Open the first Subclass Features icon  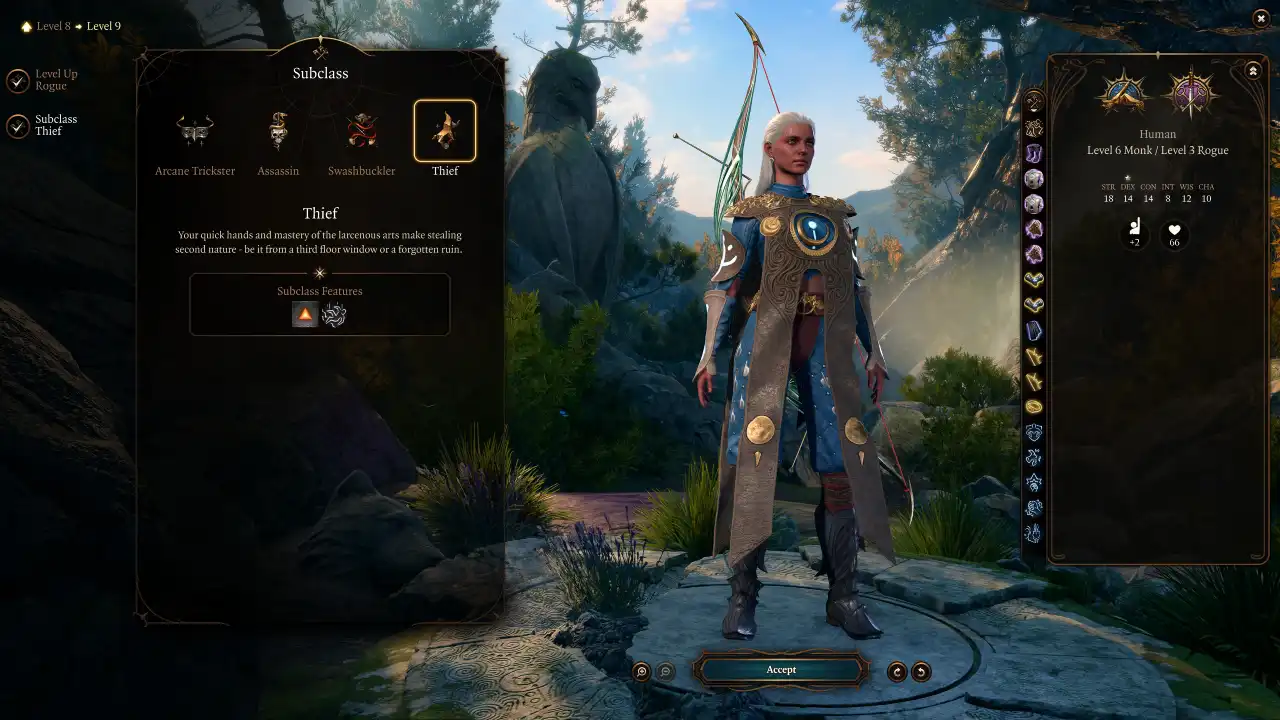coord(306,314)
